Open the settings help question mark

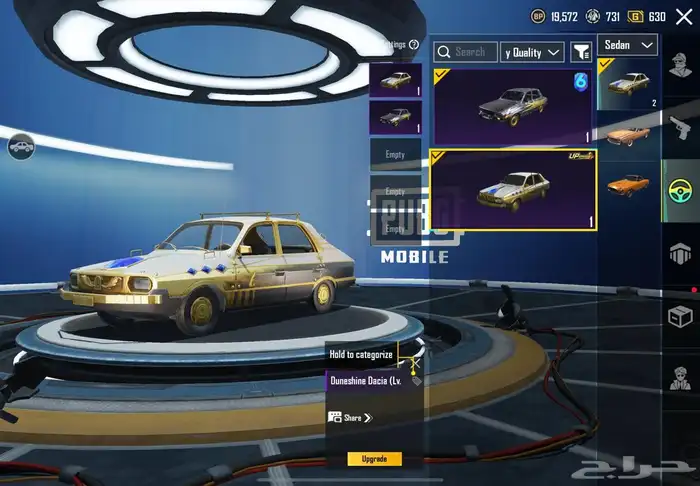pyautogui.click(x=413, y=44)
